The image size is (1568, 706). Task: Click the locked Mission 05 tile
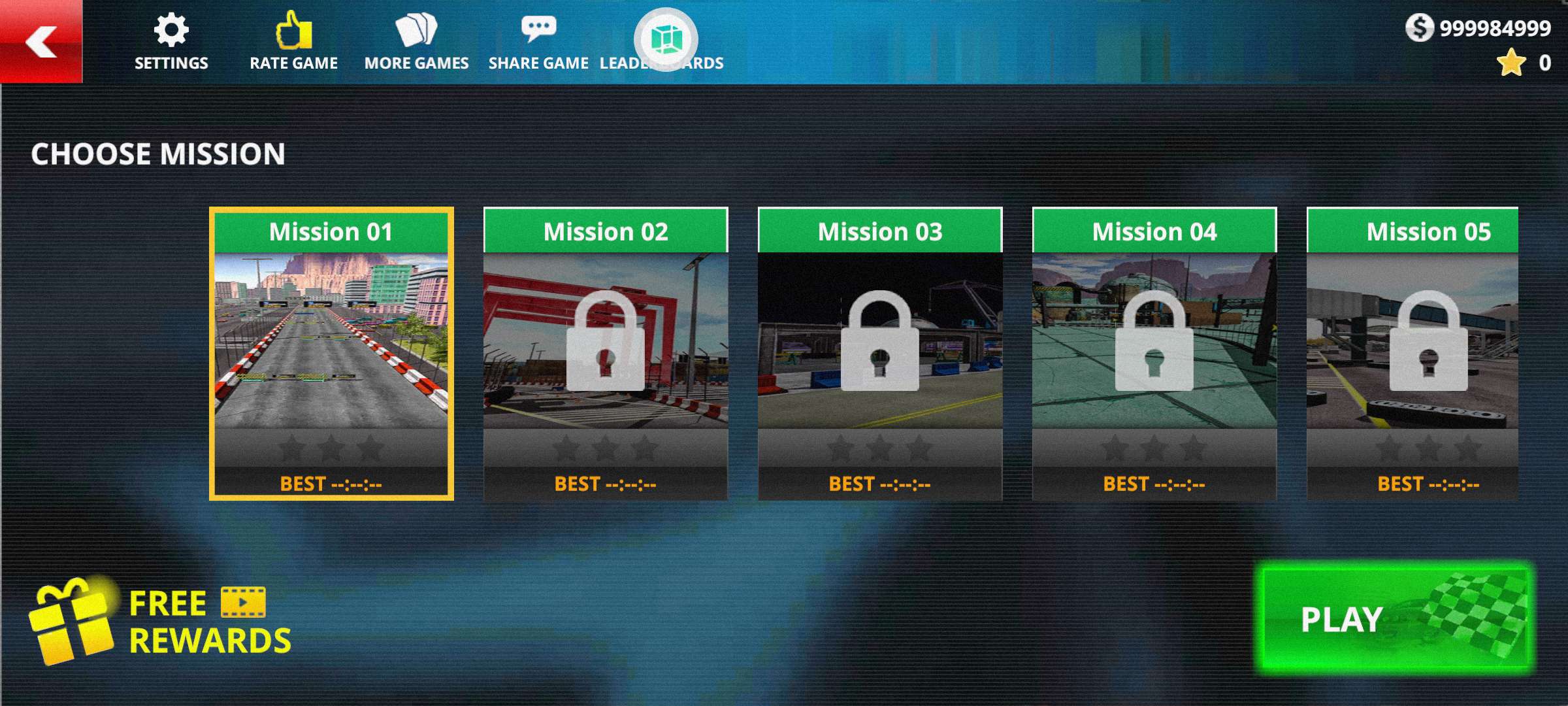click(x=1413, y=354)
